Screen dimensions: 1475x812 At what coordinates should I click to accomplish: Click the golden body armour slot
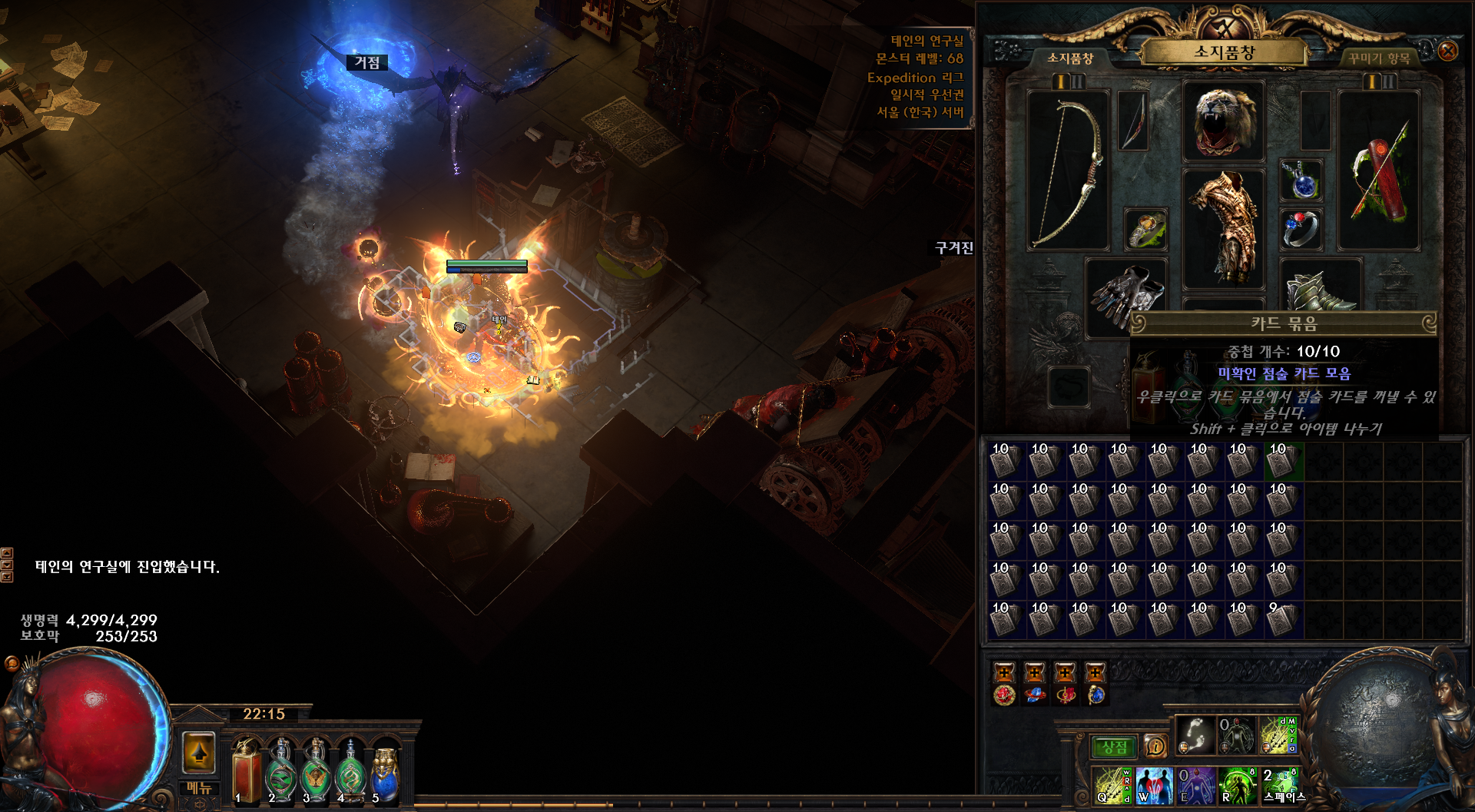[x=1224, y=227]
